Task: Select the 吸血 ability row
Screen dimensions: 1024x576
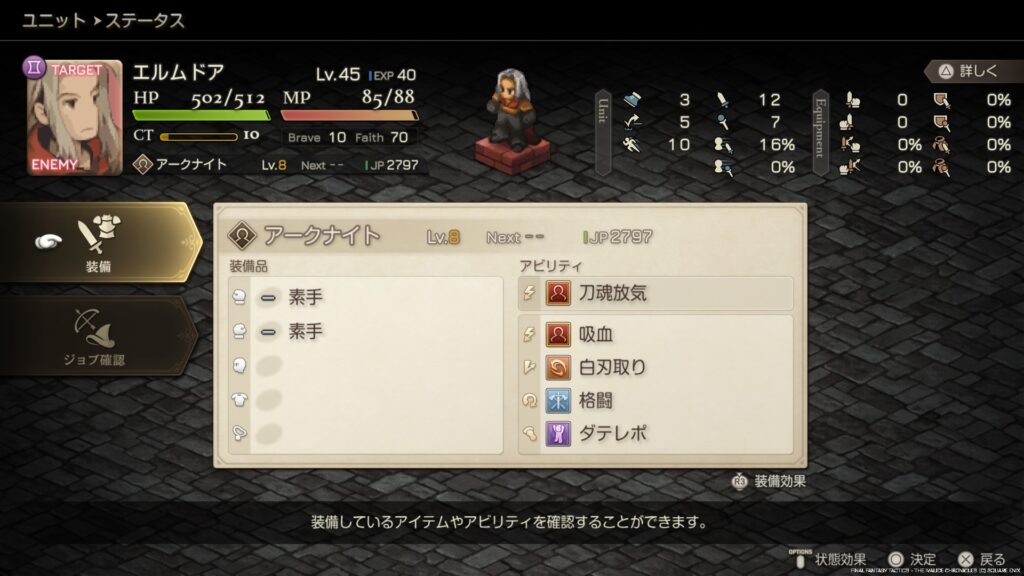Action: tap(655, 334)
